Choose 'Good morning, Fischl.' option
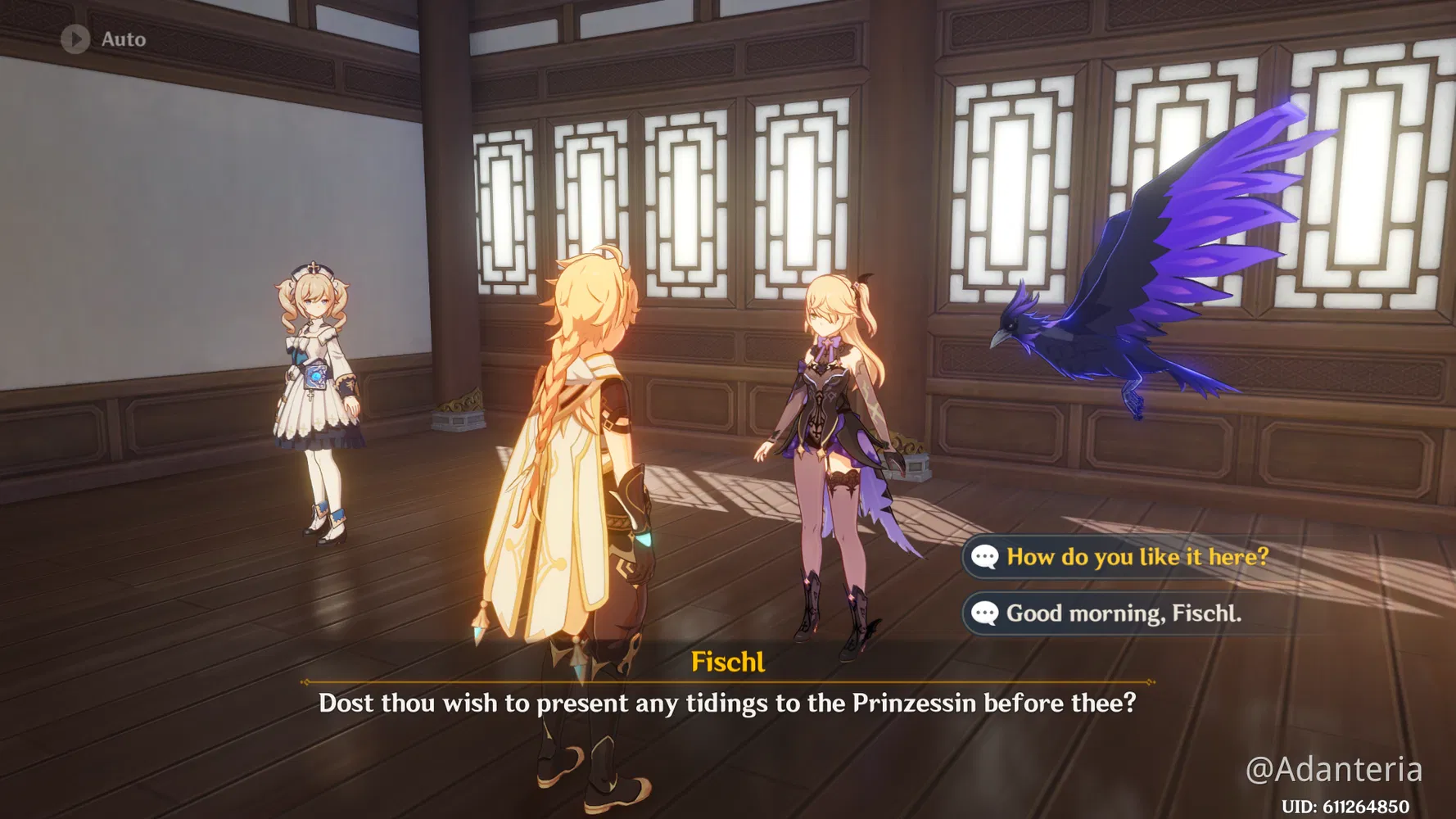This screenshot has width=1456, height=819. coord(1124,613)
